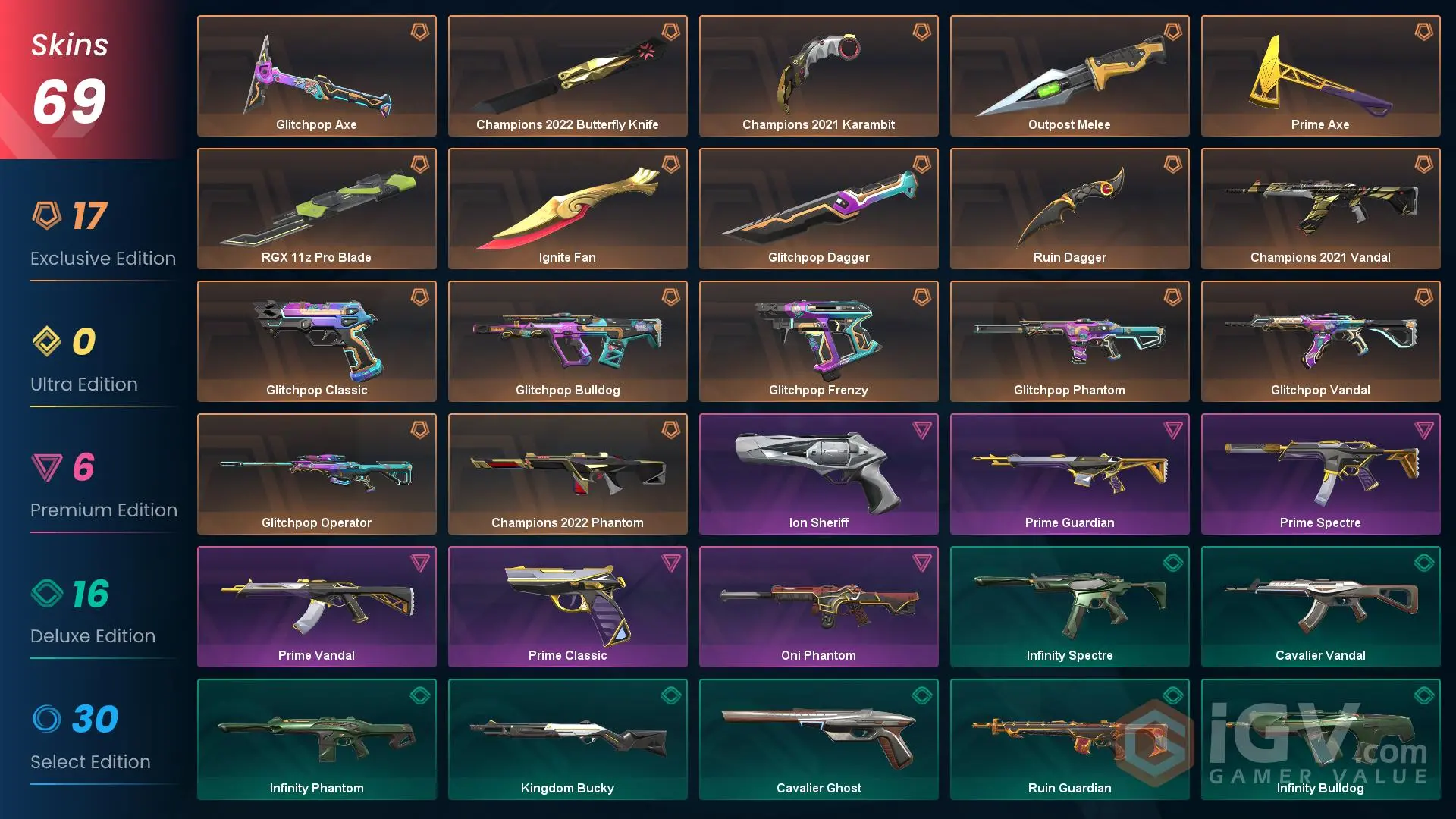This screenshot has width=1456, height=819.
Task: Open the Prime Vandal skin preview
Action: click(316, 607)
